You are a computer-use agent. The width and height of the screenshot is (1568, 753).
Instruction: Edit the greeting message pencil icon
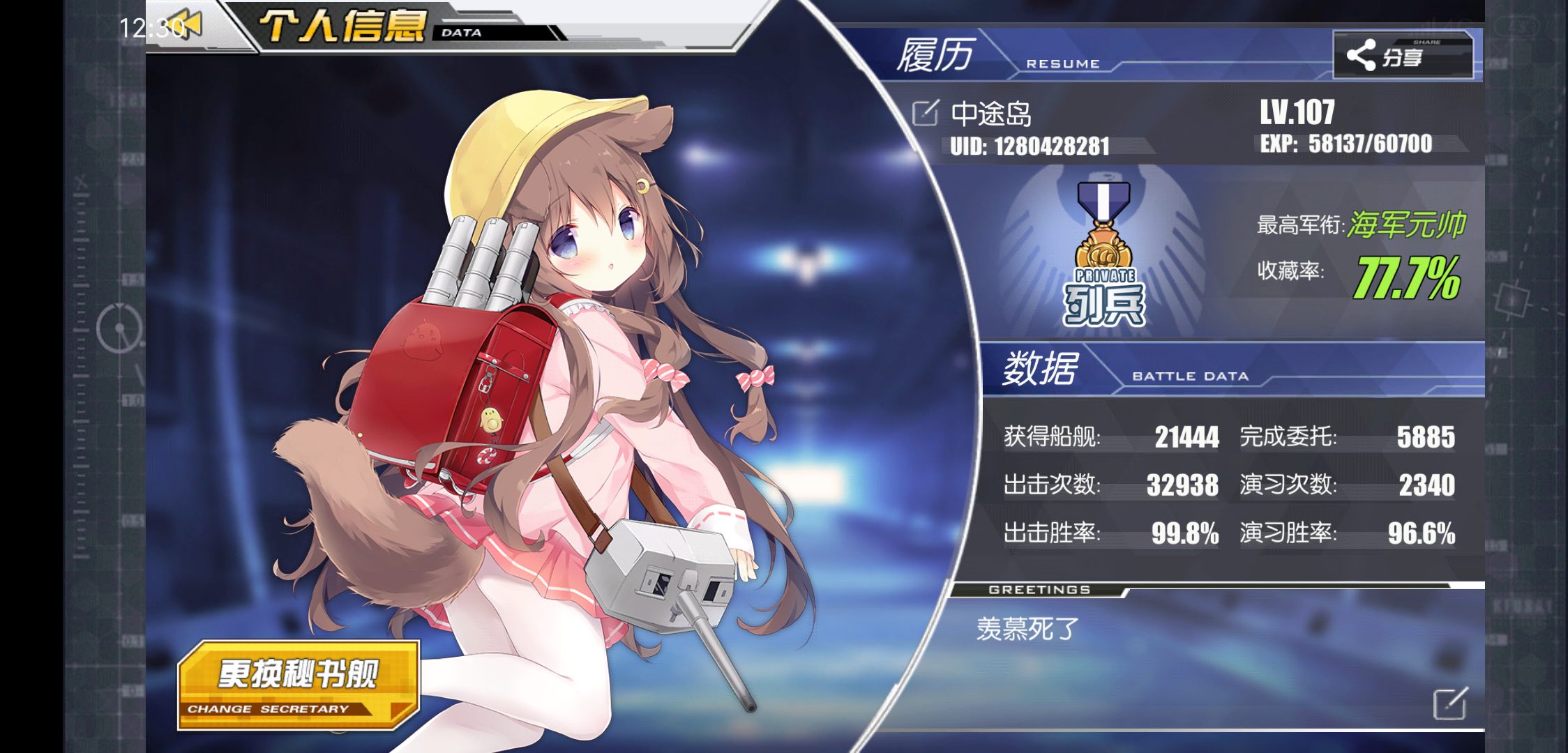point(1450,703)
